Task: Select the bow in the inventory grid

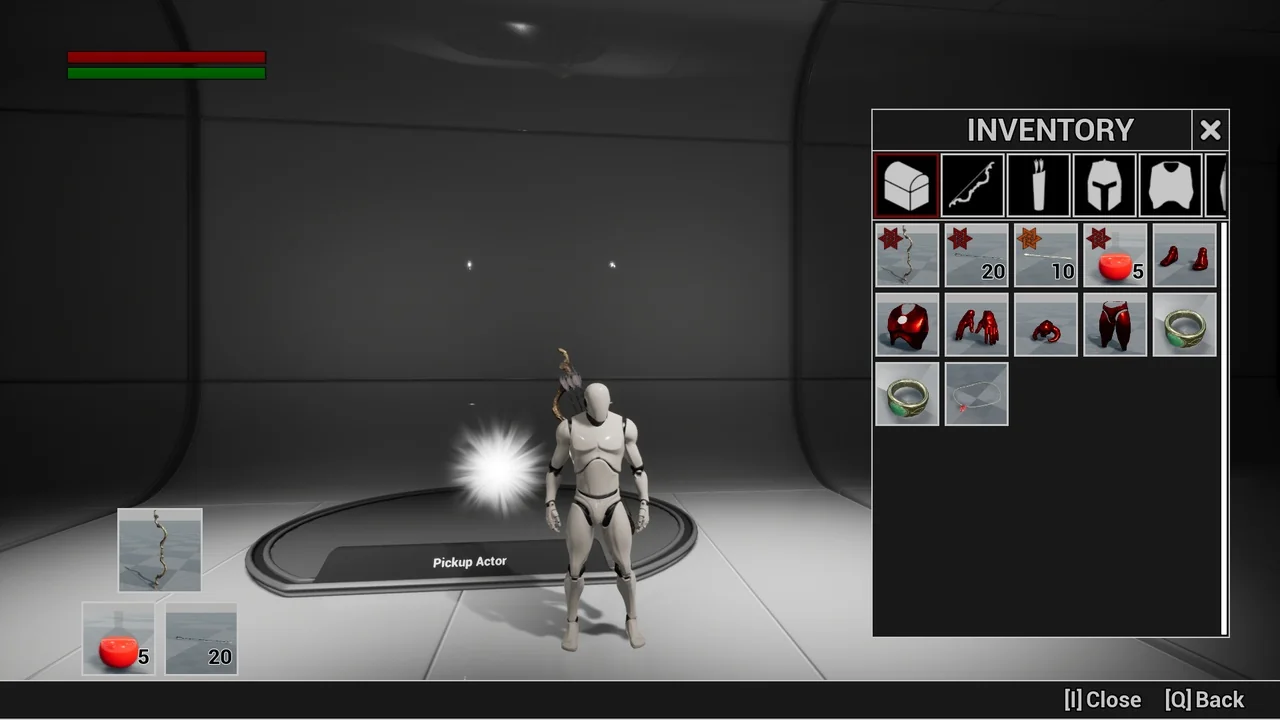Action: coord(907,255)
